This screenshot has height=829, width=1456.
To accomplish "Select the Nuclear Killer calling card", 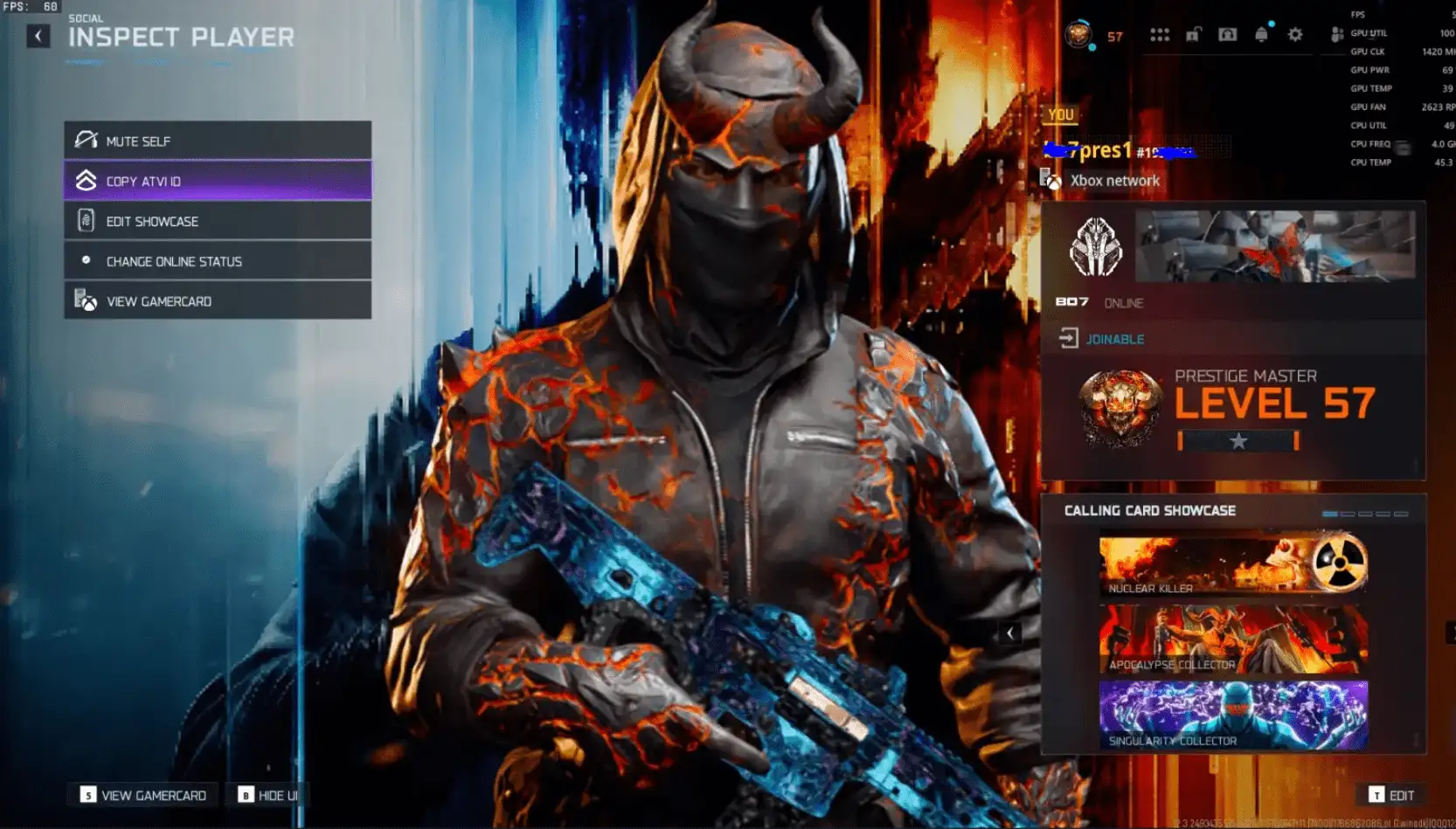I will tap(1233, 567).
